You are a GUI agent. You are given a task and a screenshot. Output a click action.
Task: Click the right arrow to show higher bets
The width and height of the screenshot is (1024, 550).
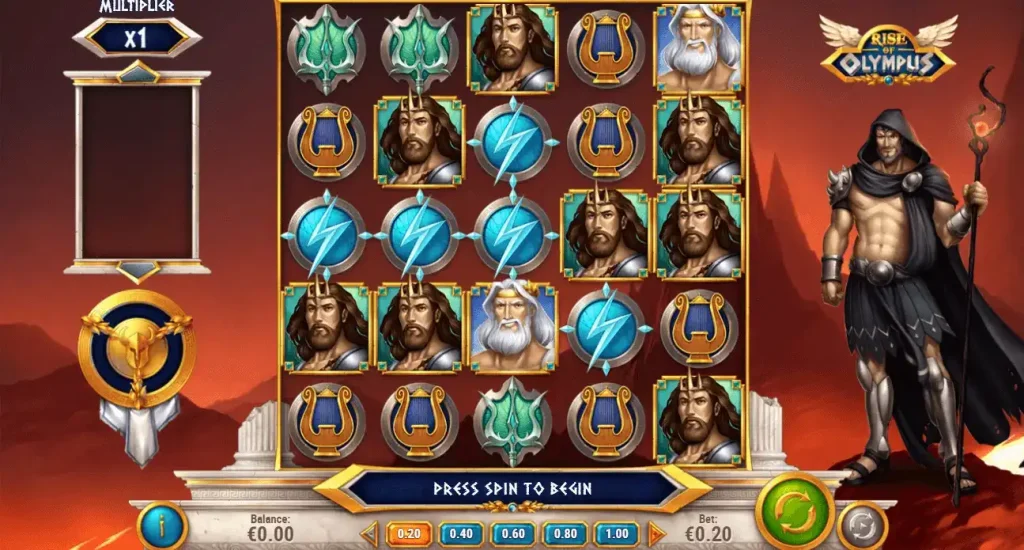click(656, 534)
